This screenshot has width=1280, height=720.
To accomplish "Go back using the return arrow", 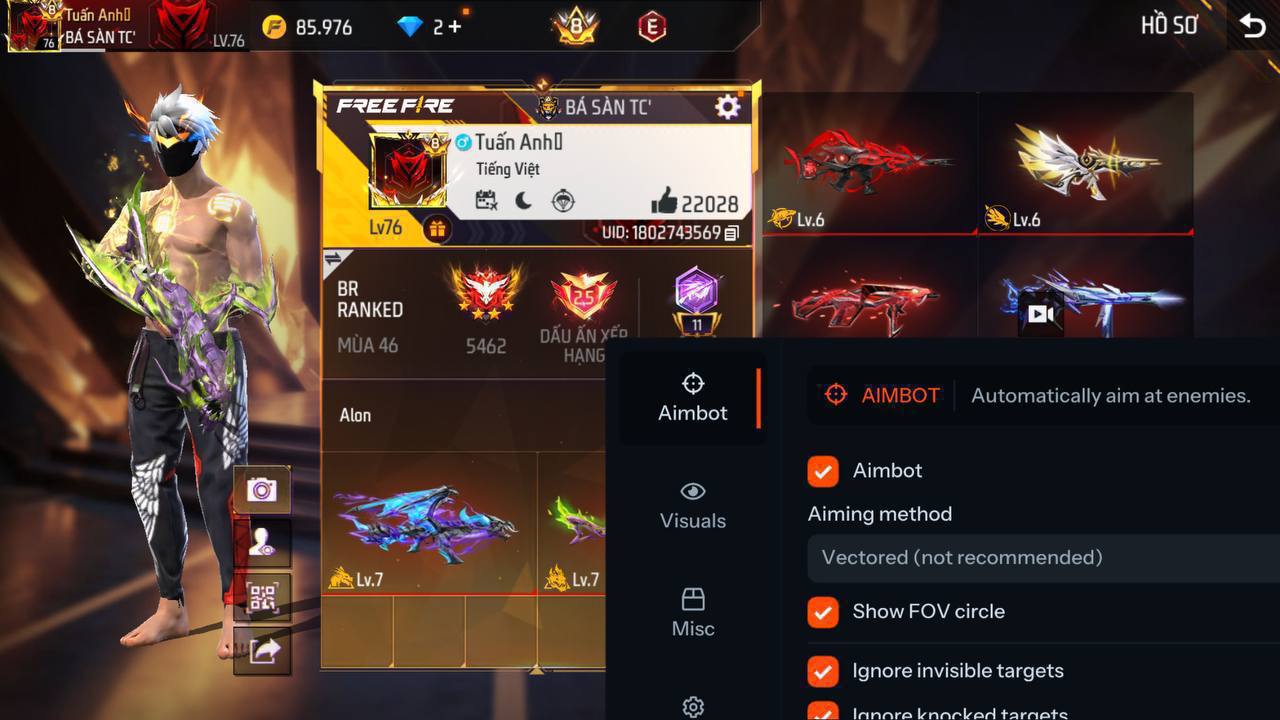I will coord(1252,26).
